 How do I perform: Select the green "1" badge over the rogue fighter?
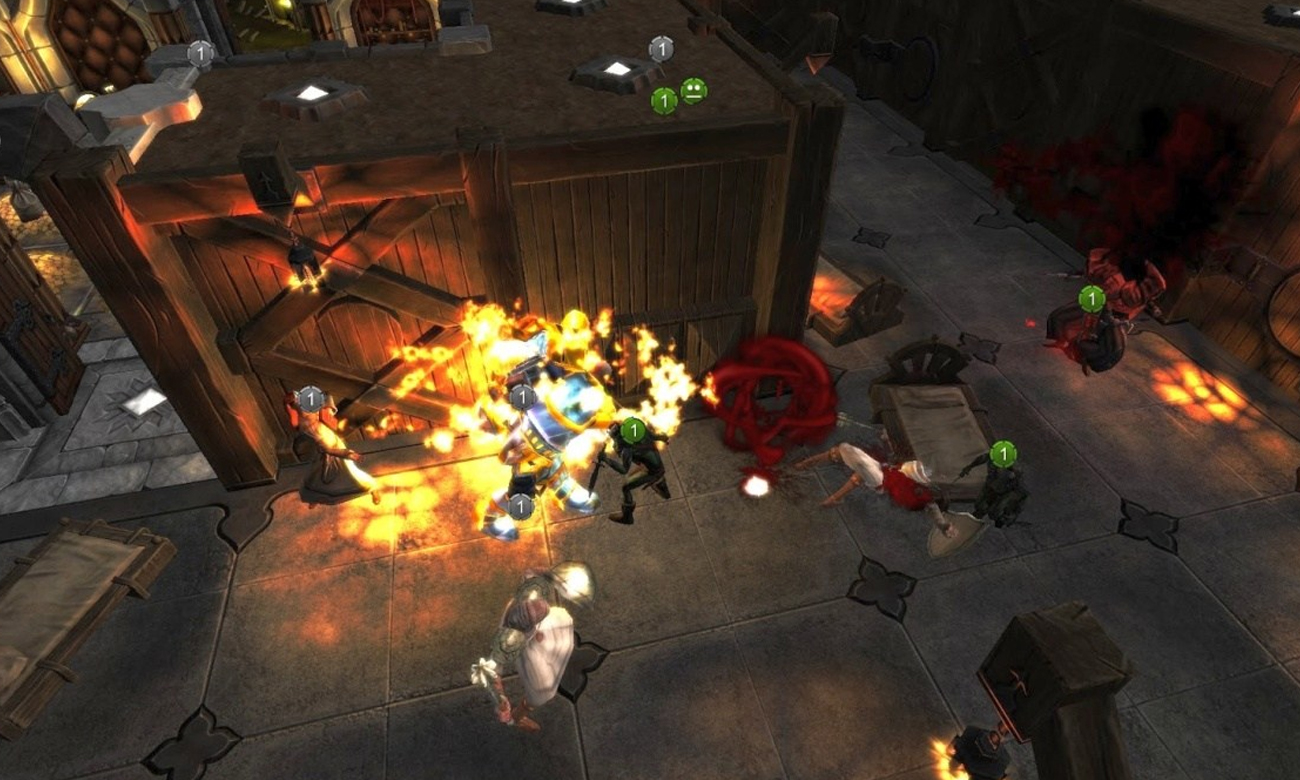636,430
